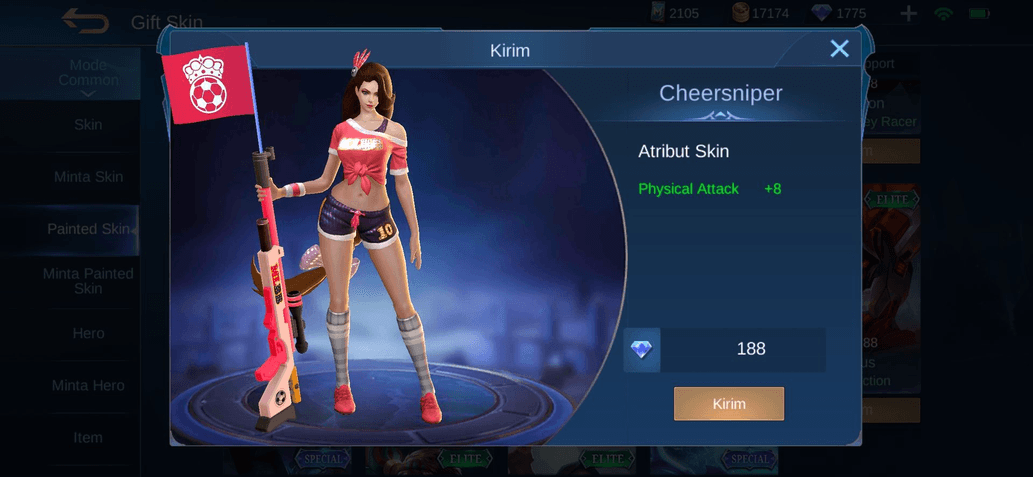Switch to Minta Skin category

click(88, 177)
